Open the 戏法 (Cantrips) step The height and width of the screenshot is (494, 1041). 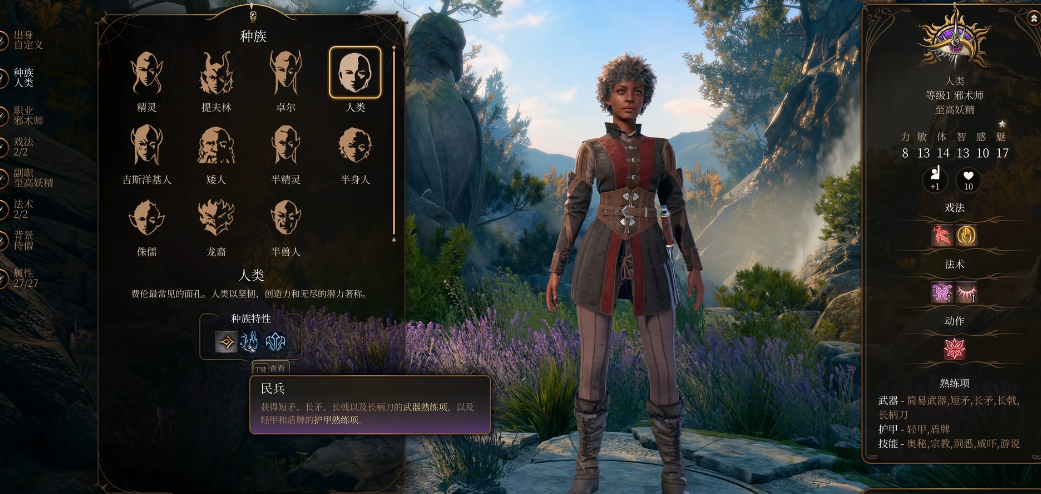[x=22, y=148]
